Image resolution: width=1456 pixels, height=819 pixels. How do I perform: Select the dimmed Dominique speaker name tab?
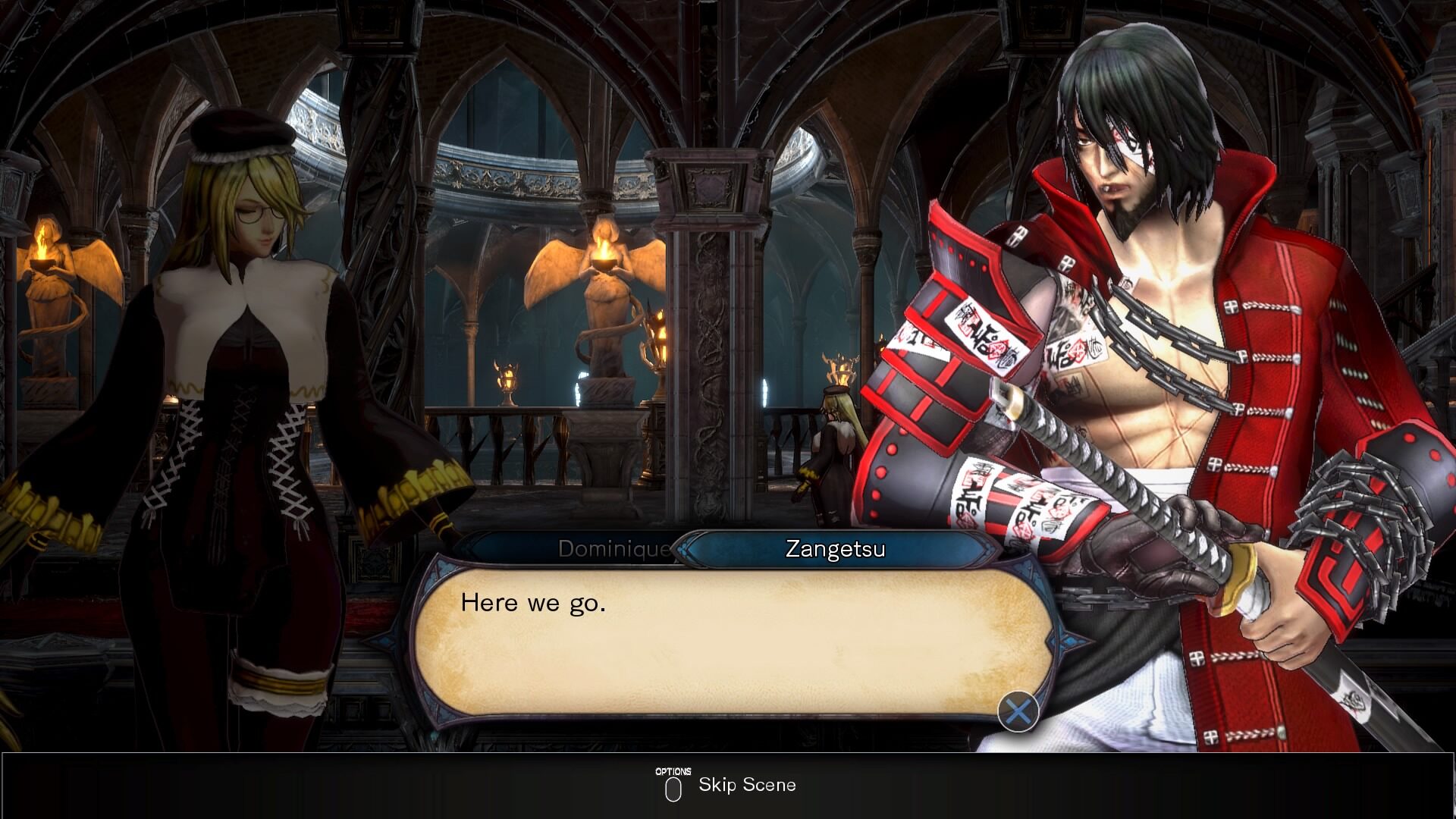pos(613,548)
